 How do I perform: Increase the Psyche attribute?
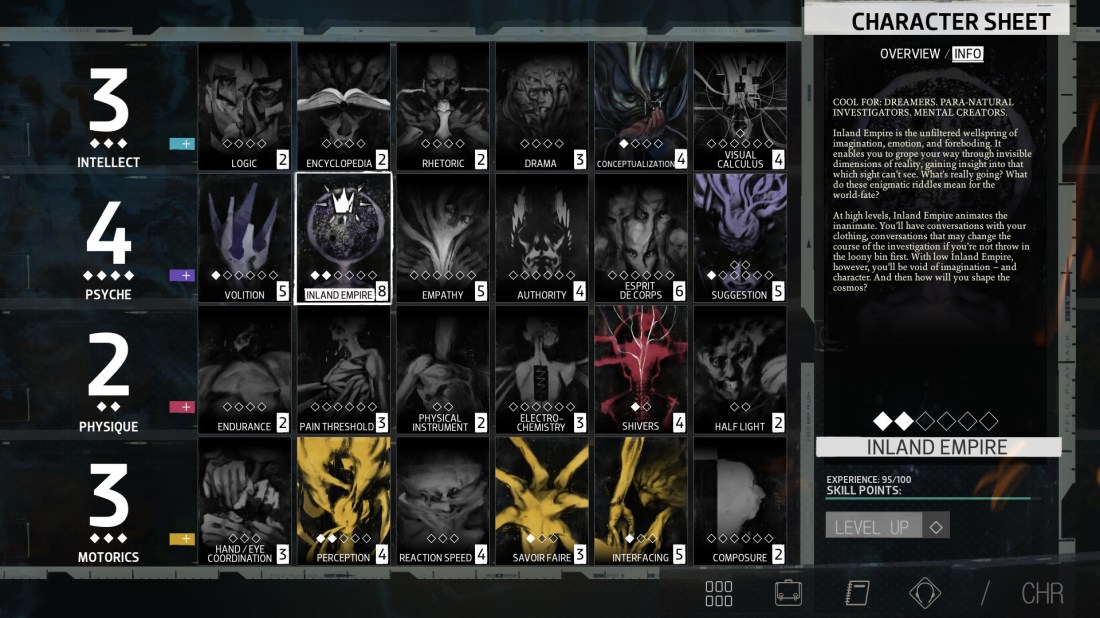(x=182, y=275)
